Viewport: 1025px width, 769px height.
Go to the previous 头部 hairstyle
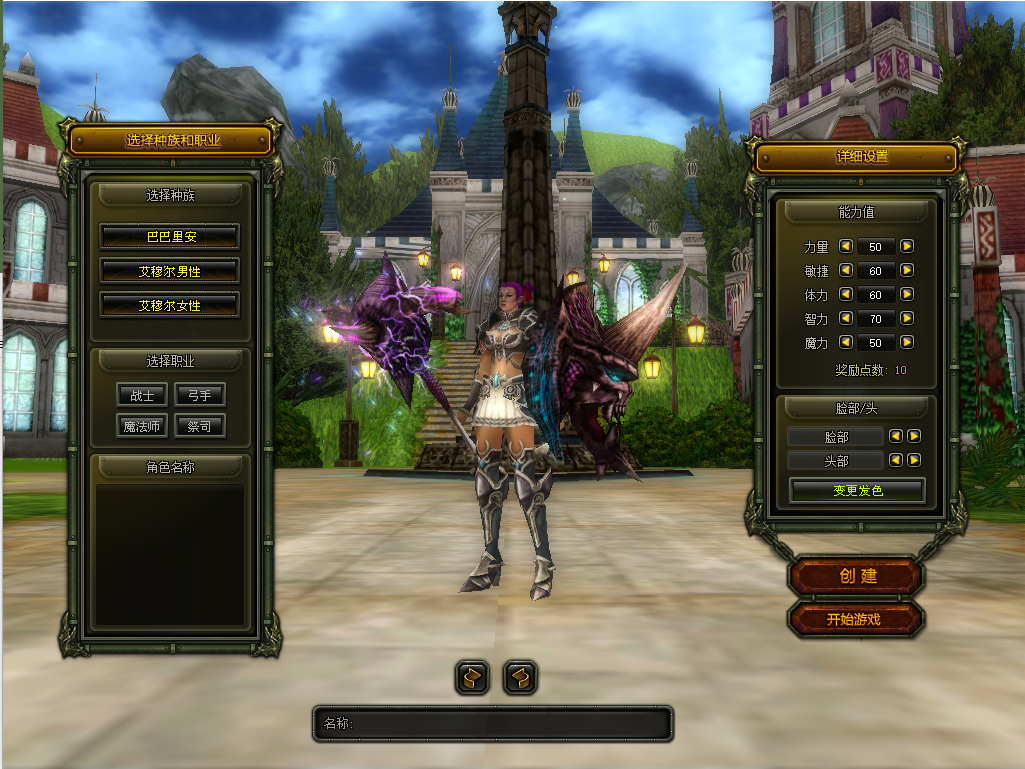[x=896, y=460]
